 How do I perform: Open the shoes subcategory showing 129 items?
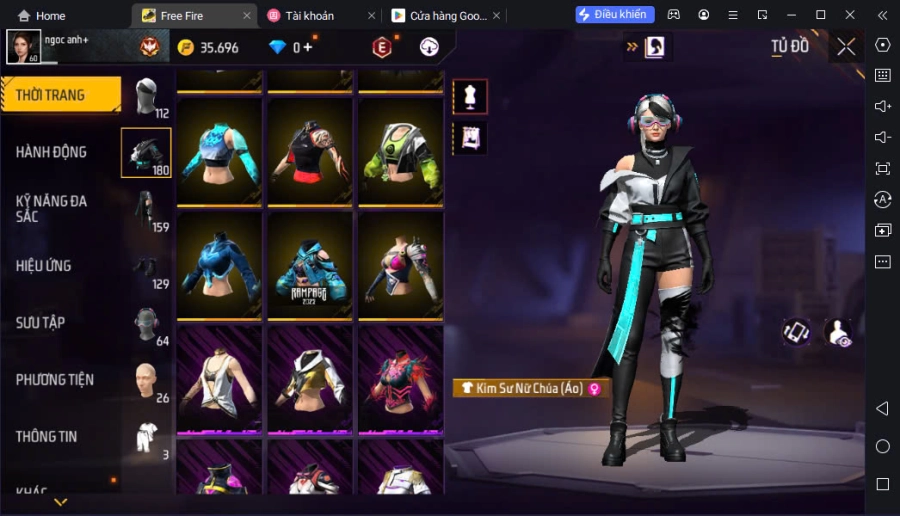click(147, 268)
